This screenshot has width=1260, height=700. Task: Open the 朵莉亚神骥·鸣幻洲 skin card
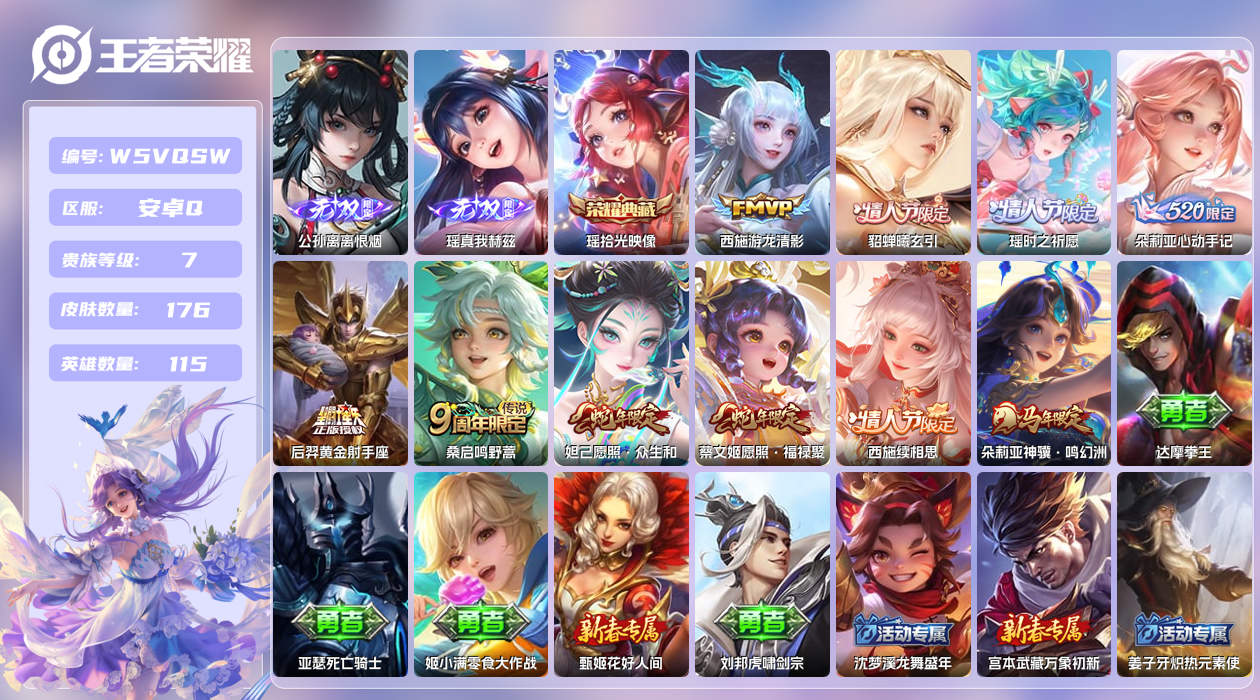(1043, 363)
